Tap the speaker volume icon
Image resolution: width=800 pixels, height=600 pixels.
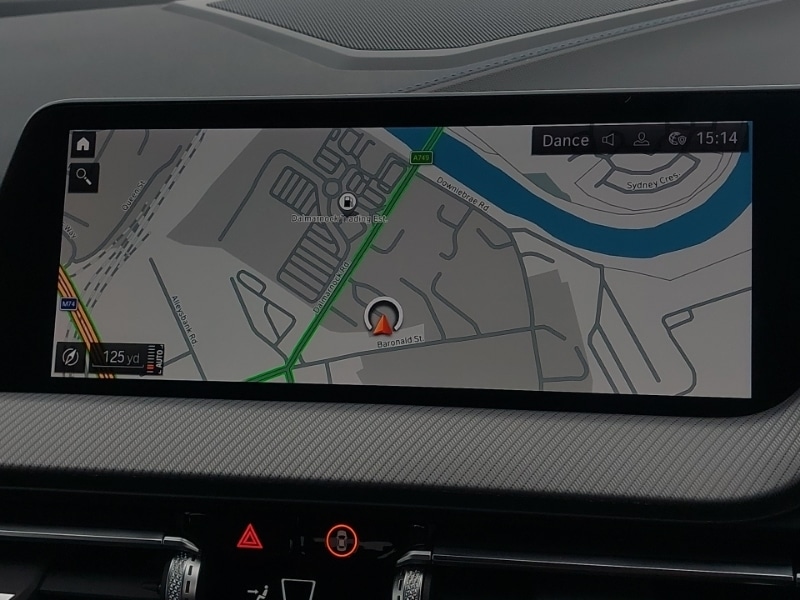point(608,140)
